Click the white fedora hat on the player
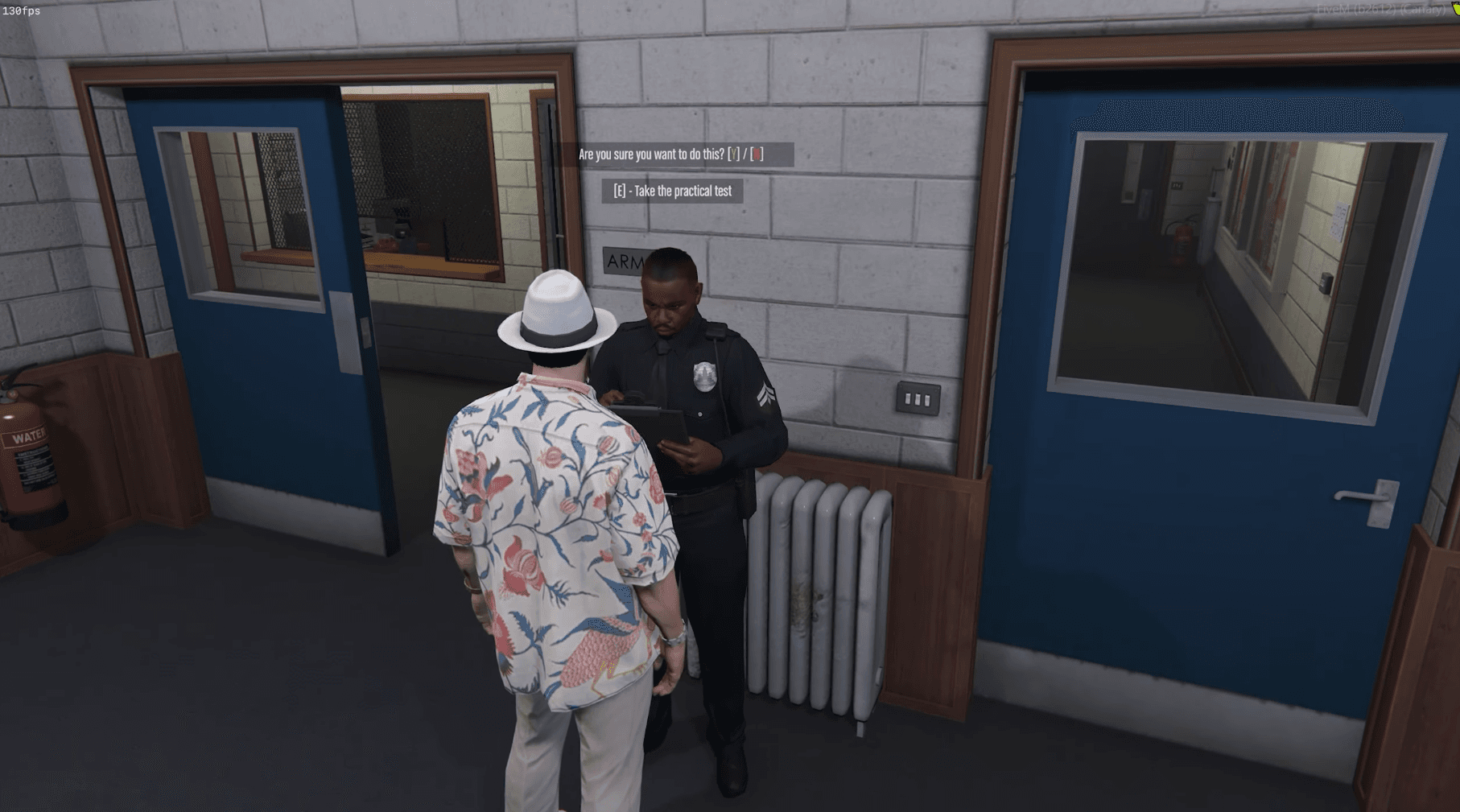The image size is (1460, 812). [x=555, y=310]
